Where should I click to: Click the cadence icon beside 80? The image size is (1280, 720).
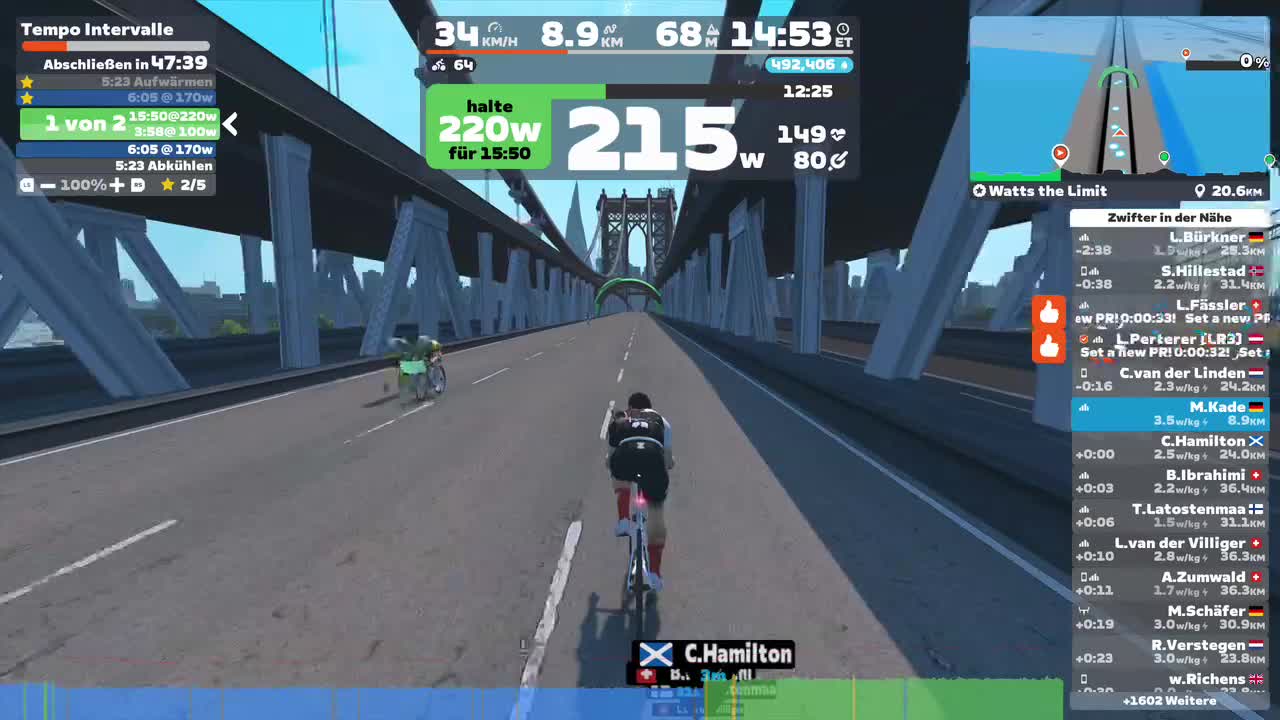(x=838, y=160)
